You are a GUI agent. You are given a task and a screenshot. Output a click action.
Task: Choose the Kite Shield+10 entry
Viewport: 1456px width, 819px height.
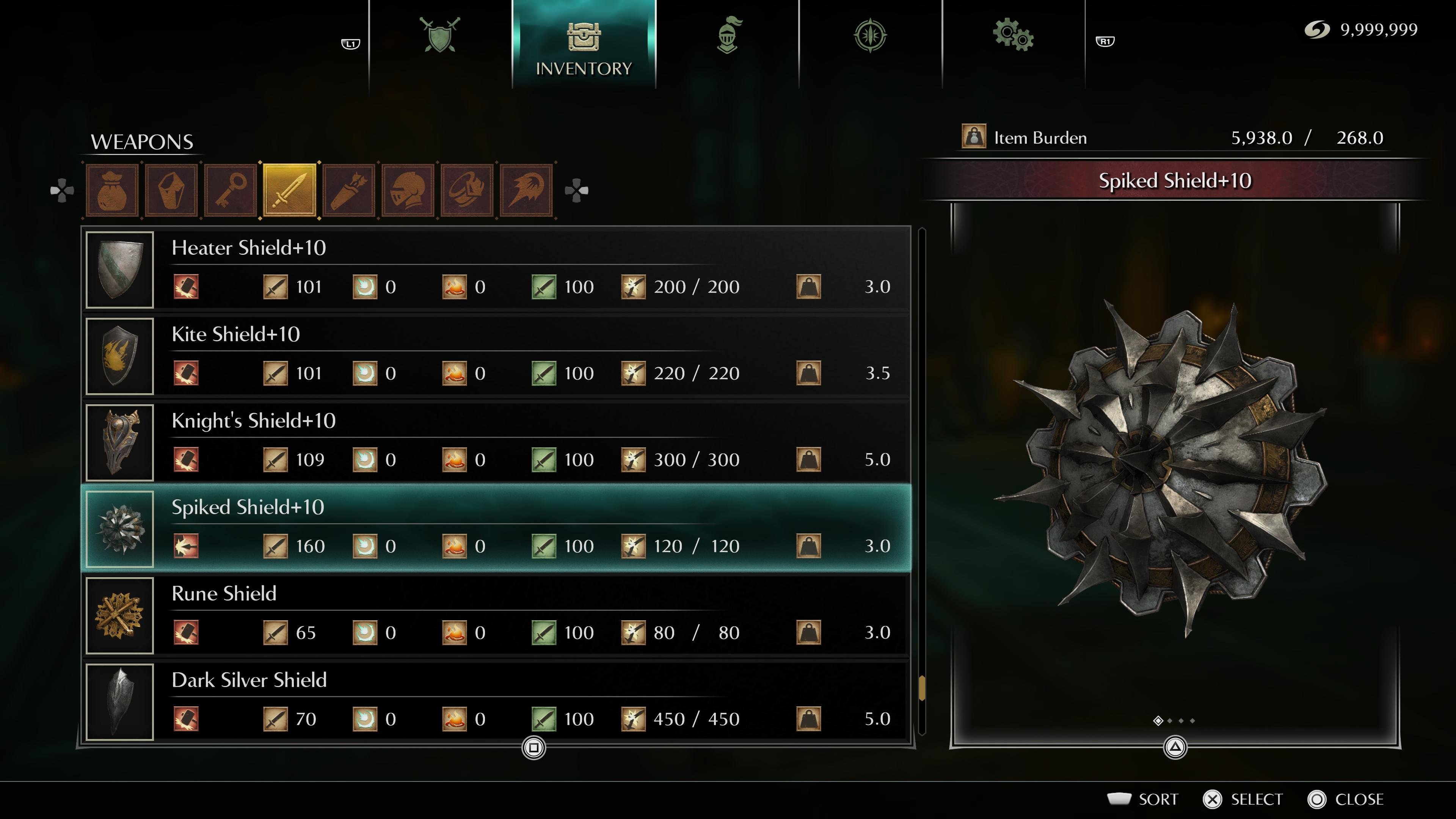[497, 356]
